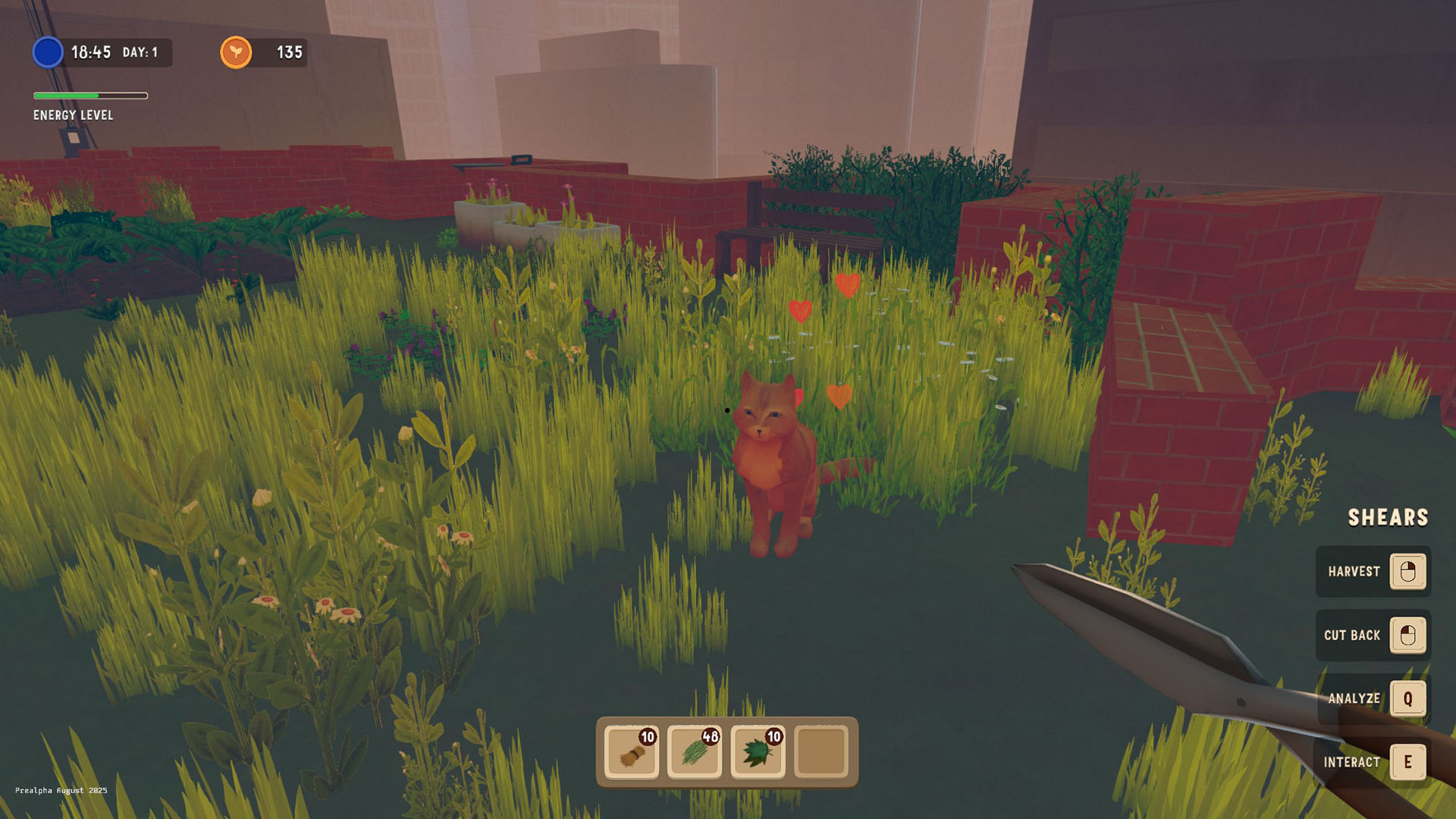Select the green grass blades slot

695,752
